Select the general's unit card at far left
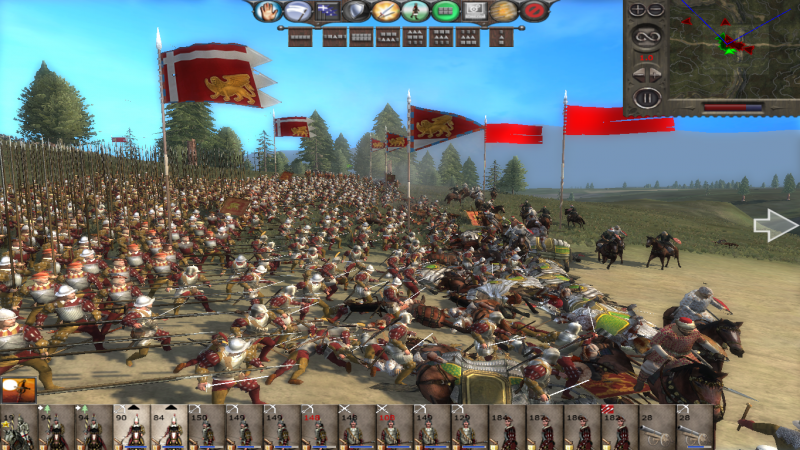 (18, 428)
